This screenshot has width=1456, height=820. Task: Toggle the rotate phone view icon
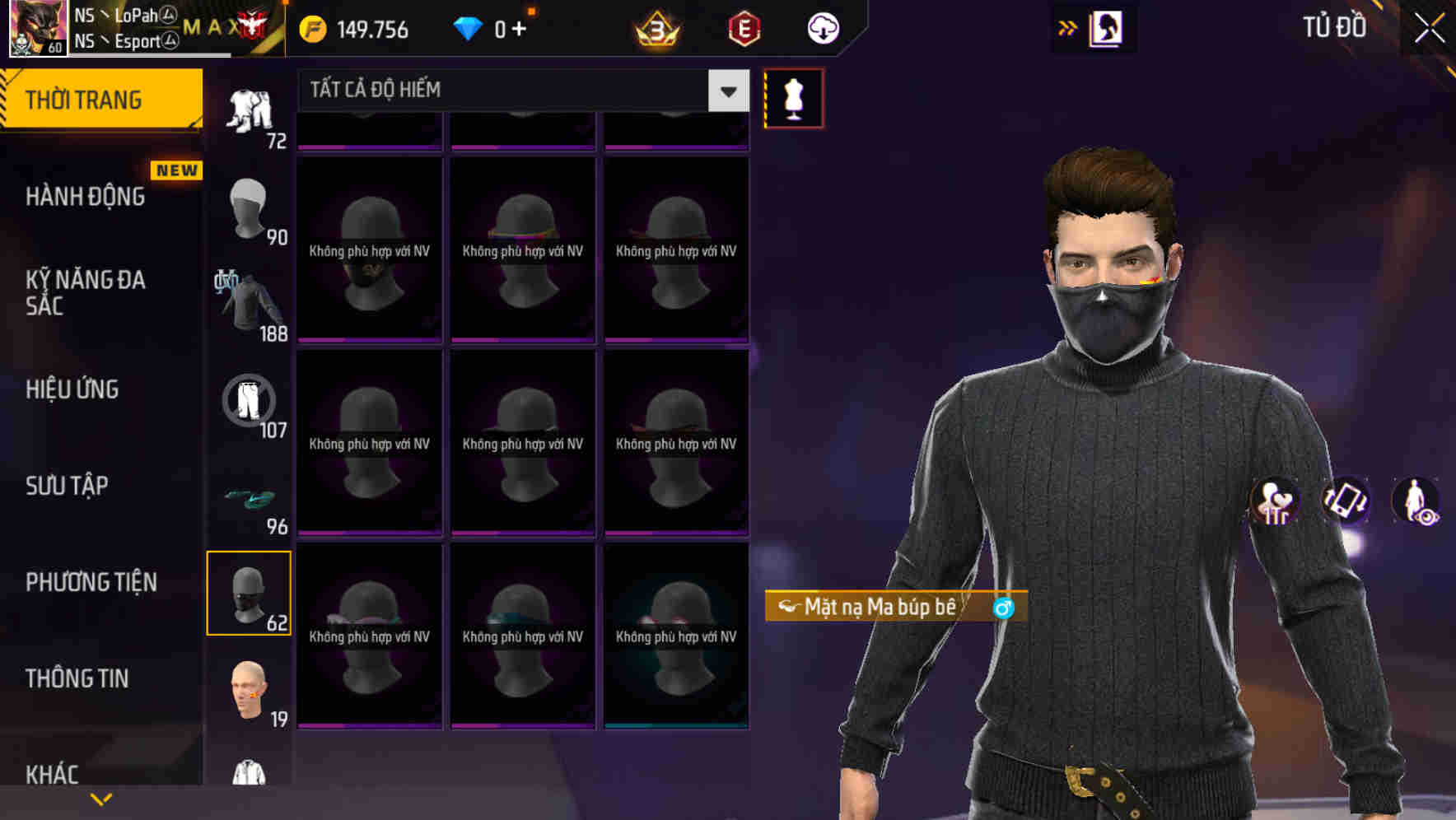click(1346, 502)
